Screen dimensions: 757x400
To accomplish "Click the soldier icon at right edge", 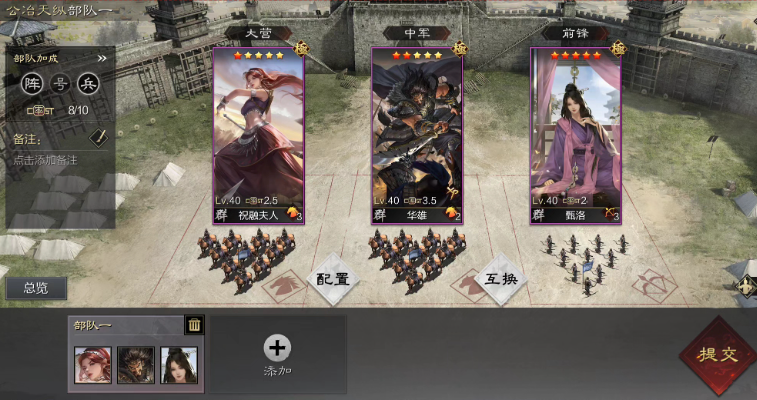I will pos(745,287).
